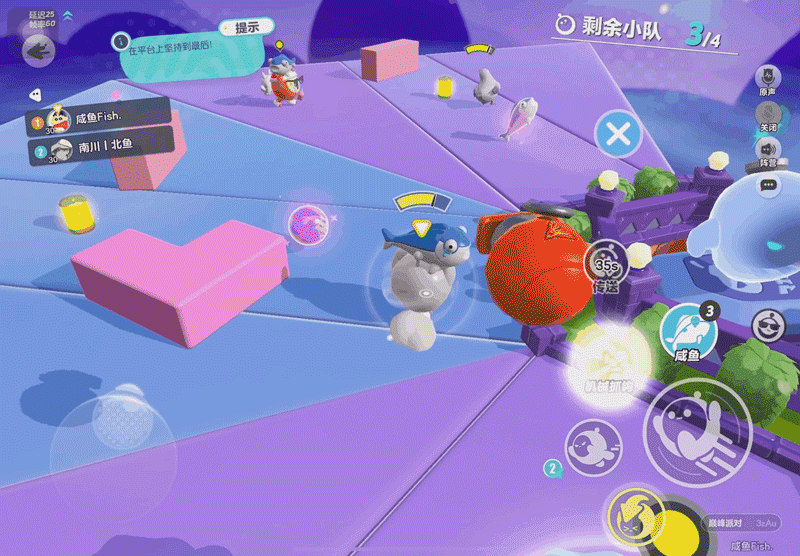Viewport: 800px width, 556px height.
Task: Open the chat bubble button
Action: (768, 185)
